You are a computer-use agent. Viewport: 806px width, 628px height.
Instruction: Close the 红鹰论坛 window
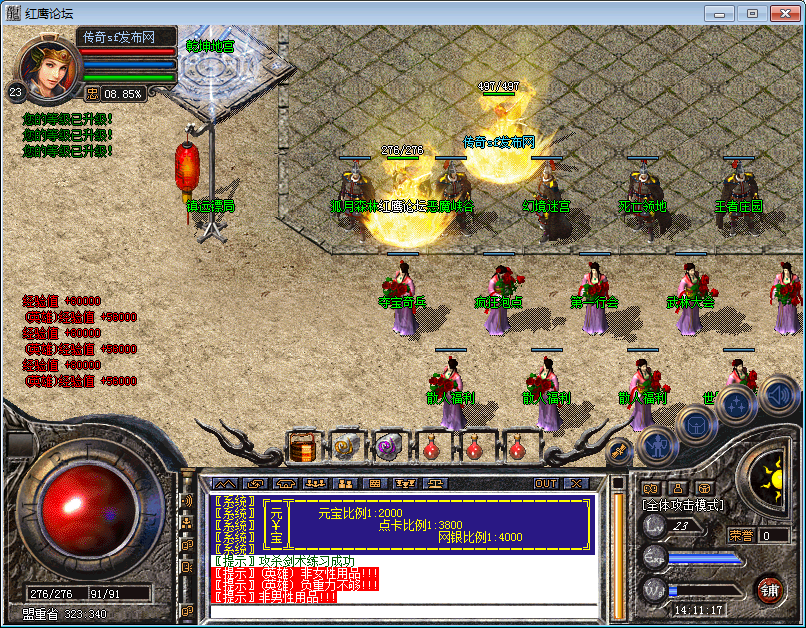(x=784, y=13)
